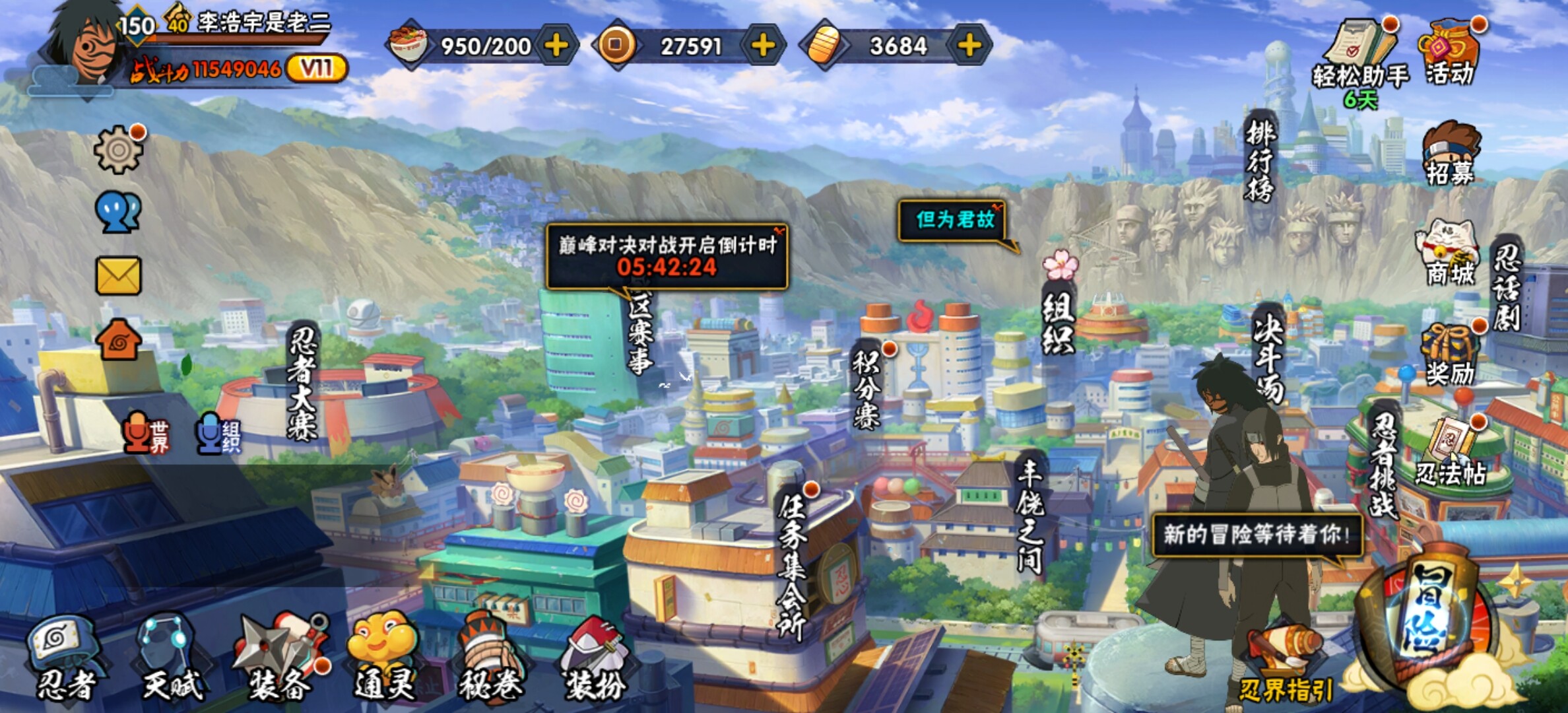Open the 招募 recruit screen

pos(1450,153)
